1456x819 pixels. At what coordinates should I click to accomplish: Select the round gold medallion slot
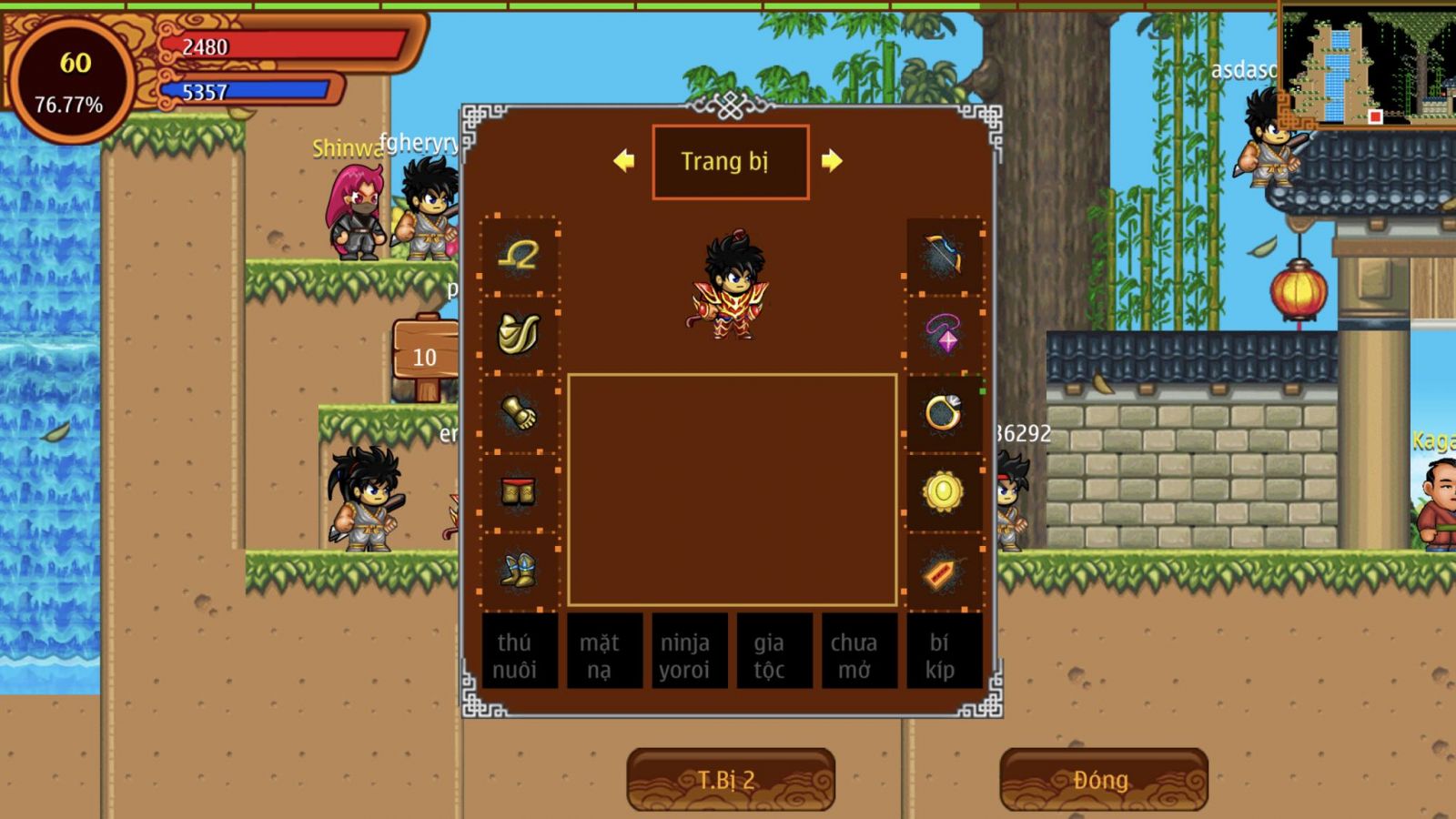tap(944, 492)
